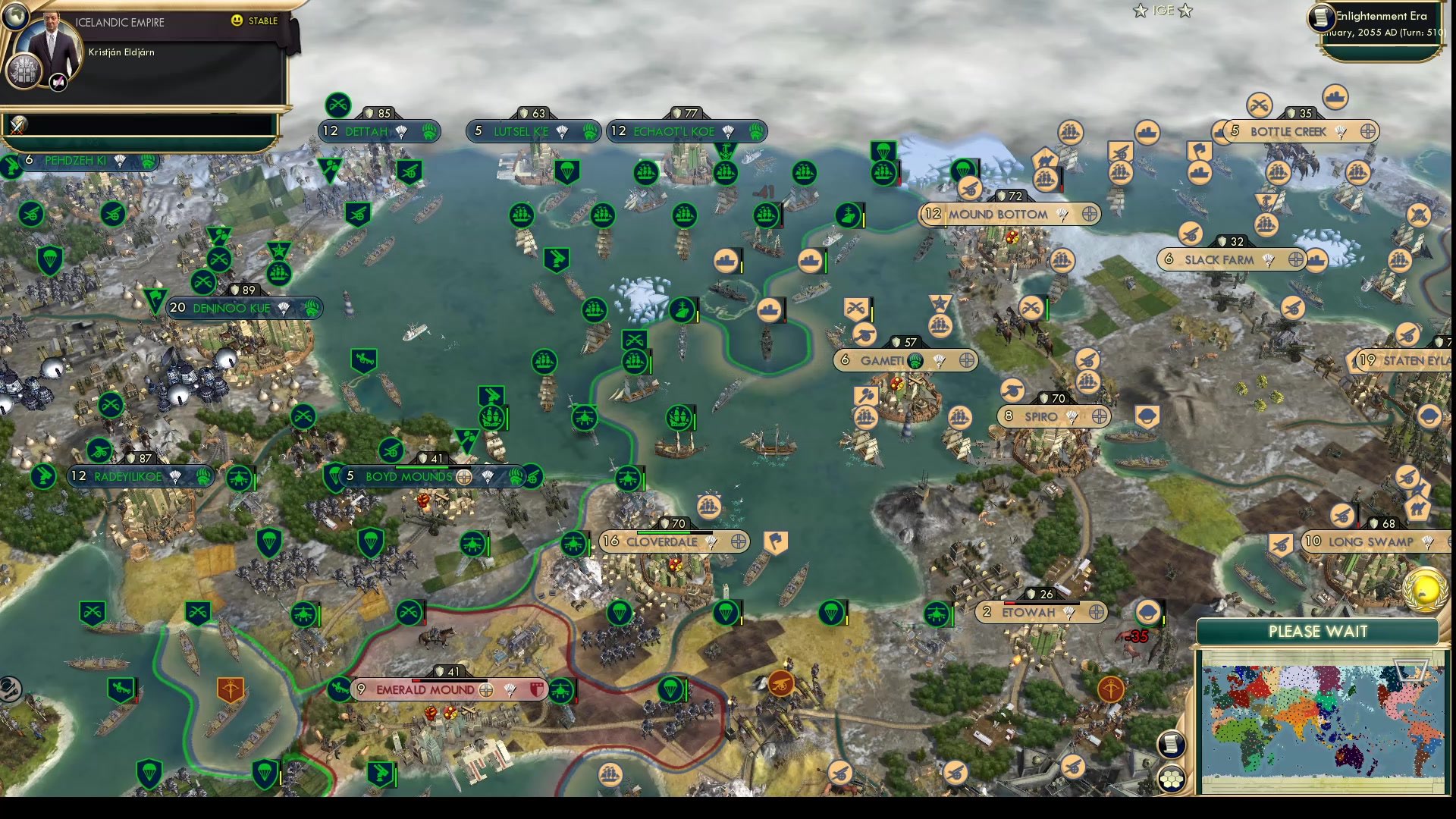Click the defense strength bar above Cloverdale
This screenshot has height=819, width=1456.
pyautogui.click(x=671, y=523)
